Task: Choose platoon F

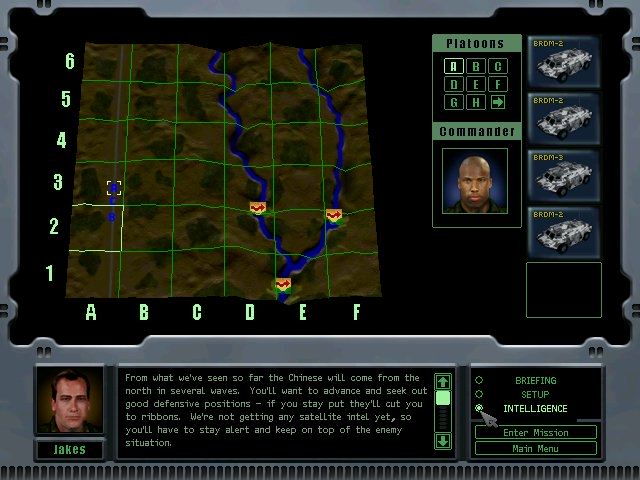Action: (x=496, y=85)
